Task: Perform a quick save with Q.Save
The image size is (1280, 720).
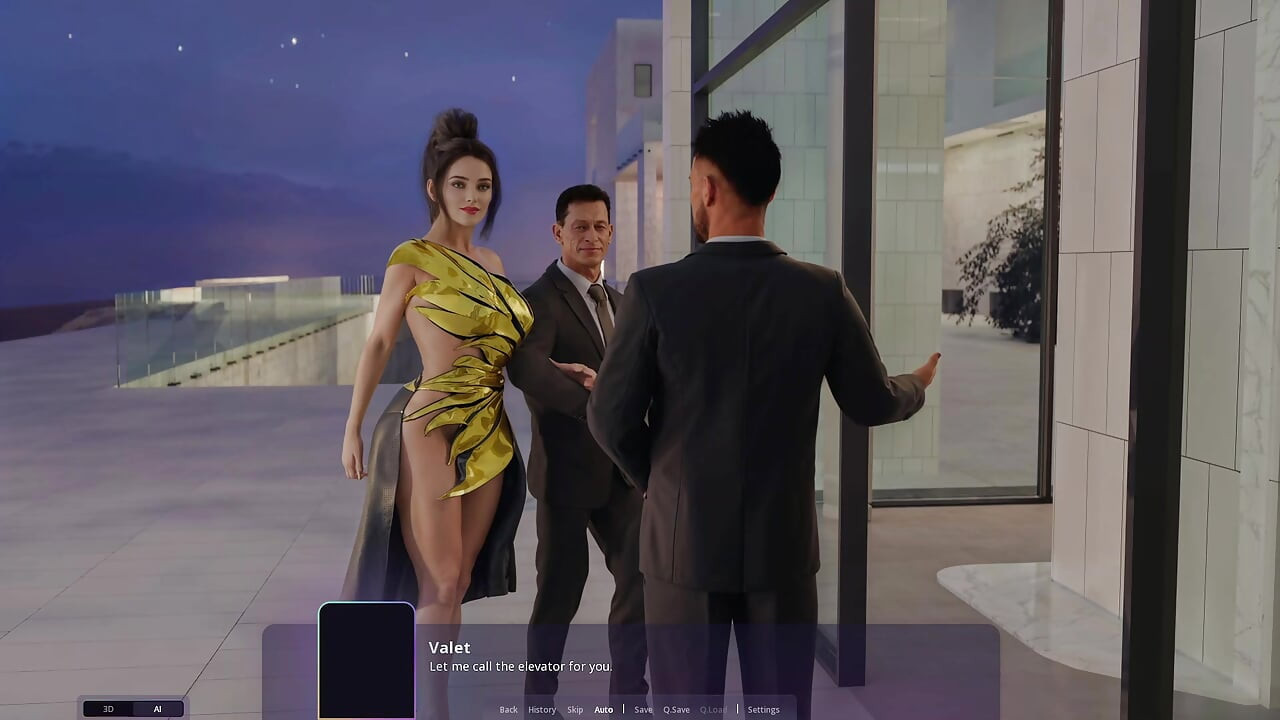Action: point(676,709)
